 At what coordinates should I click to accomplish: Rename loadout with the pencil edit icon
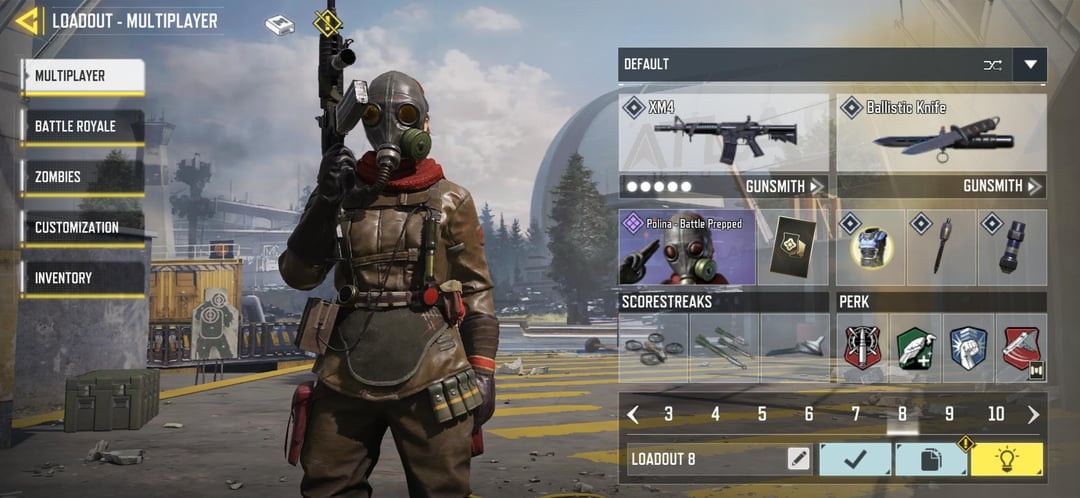point(798,459)
